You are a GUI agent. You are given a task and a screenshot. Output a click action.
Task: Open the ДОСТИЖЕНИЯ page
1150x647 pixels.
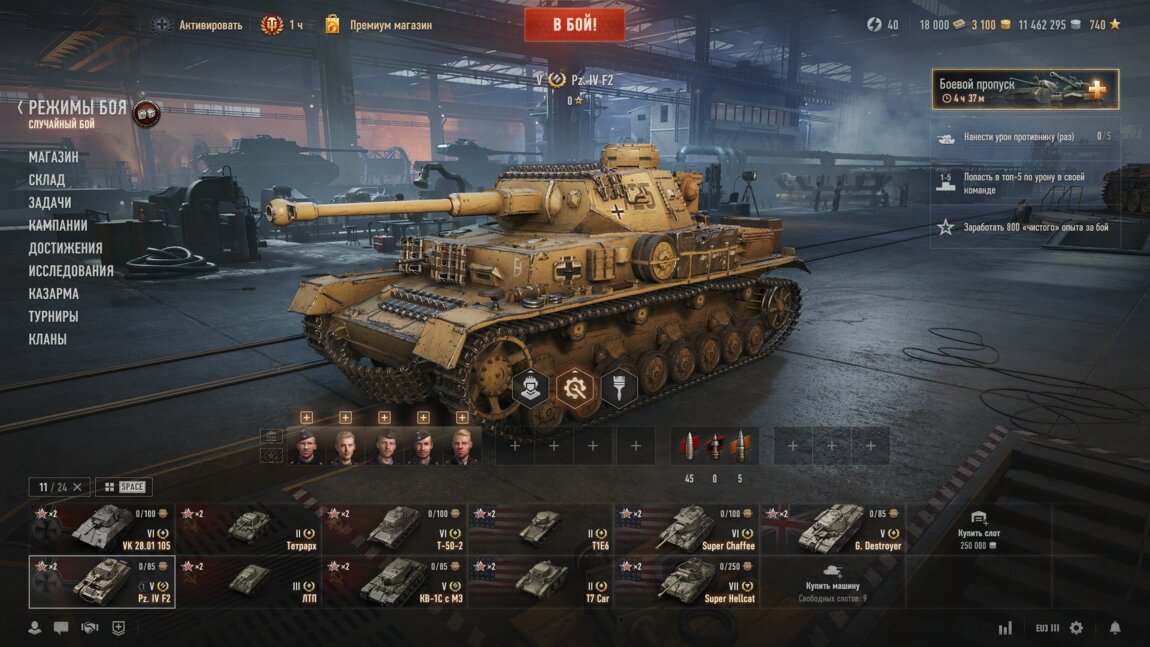[x=66, y=248]
